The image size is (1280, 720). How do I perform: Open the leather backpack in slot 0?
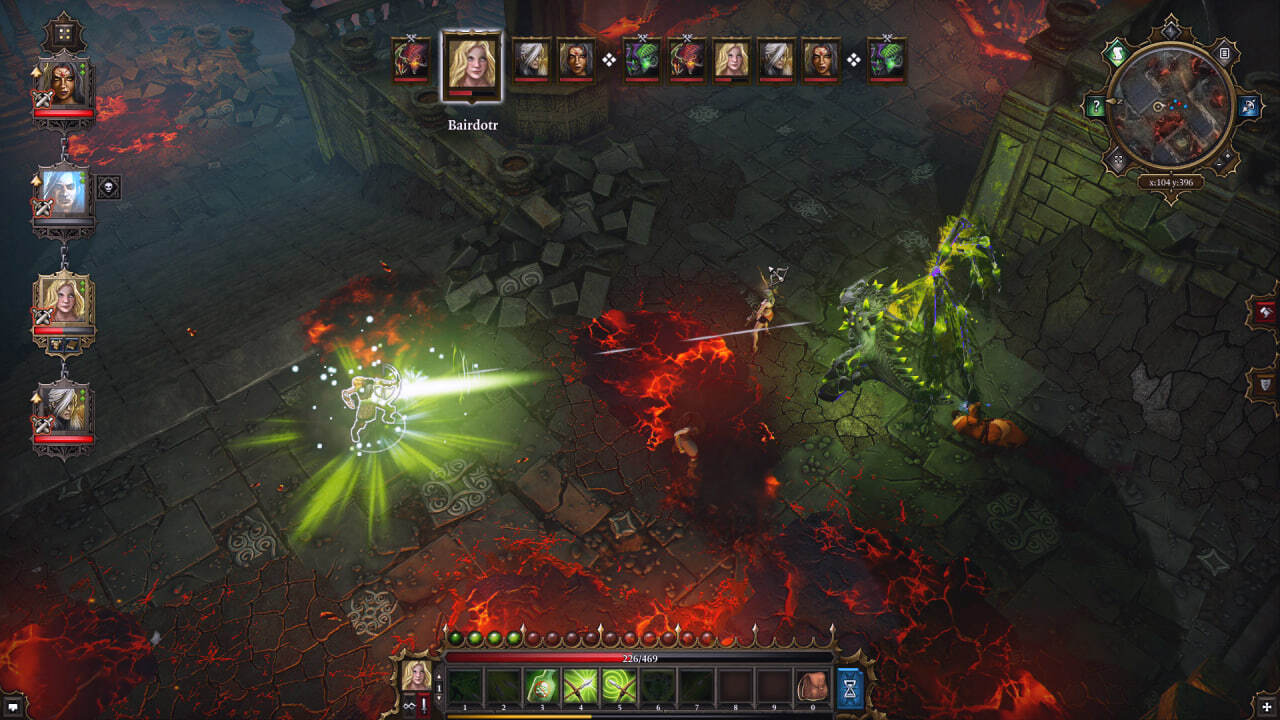point(814,687)
